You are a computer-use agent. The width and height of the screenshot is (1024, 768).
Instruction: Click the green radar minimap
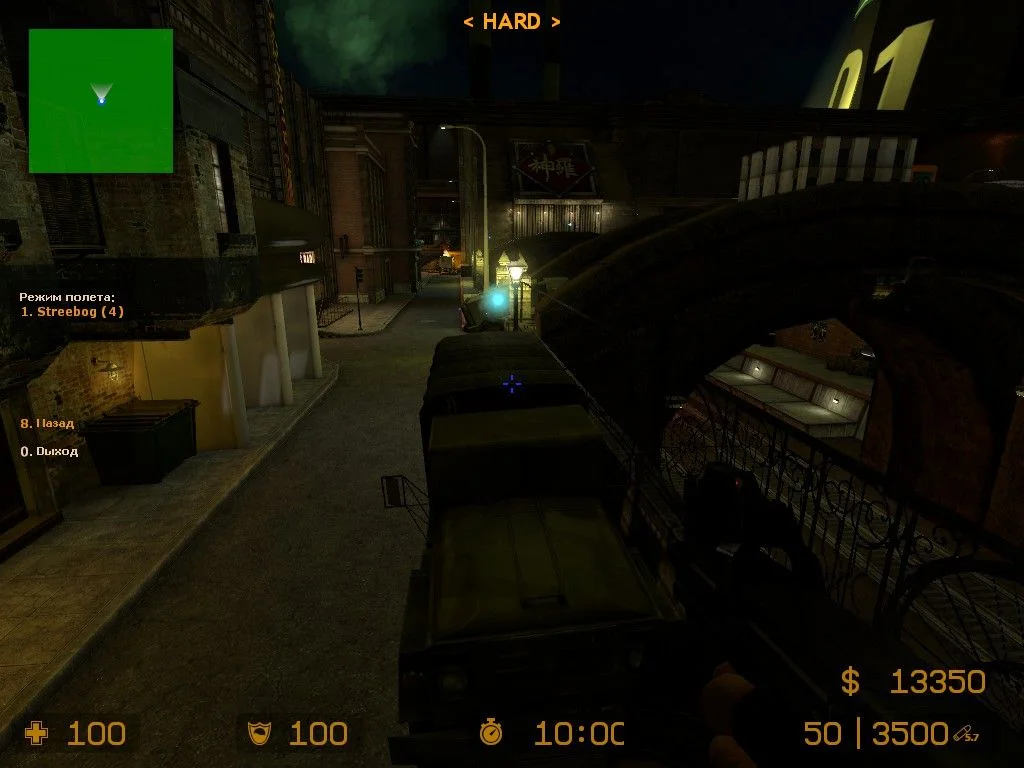(101, 100)
